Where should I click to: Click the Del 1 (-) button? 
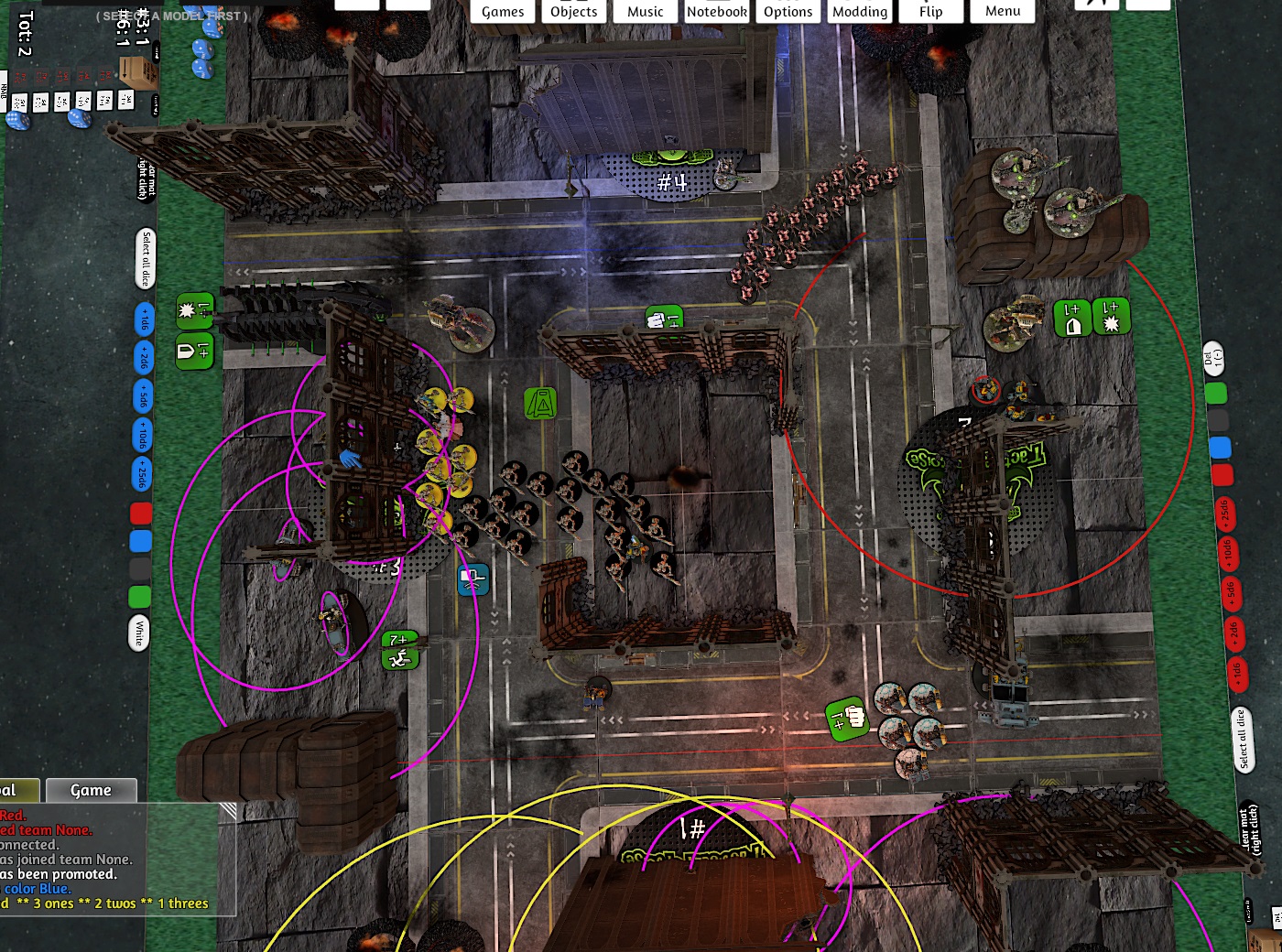click(x=1213, y=358)
